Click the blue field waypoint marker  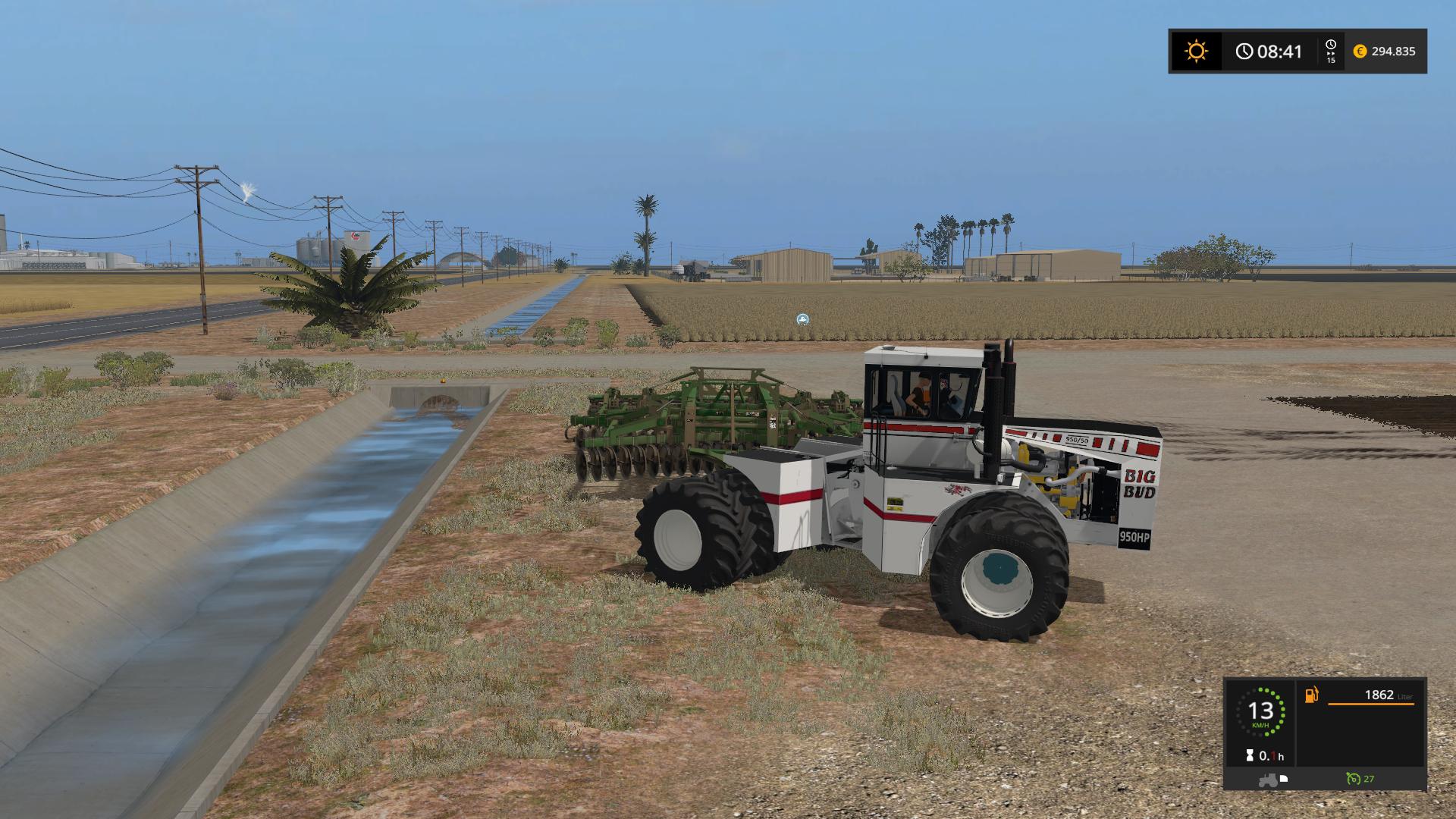click(801, 320)
